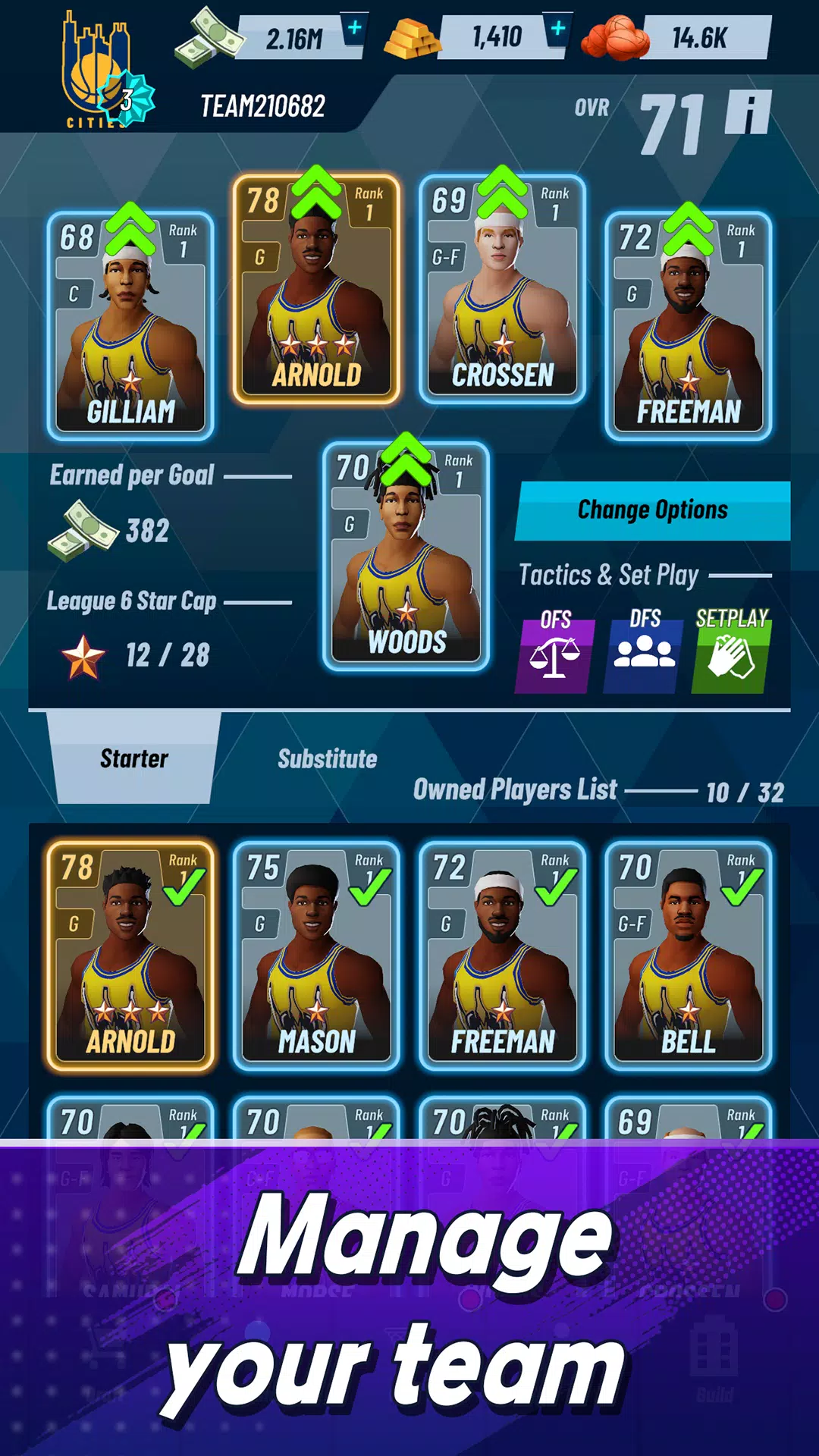Pick Bell's player card

click(688, 955)
